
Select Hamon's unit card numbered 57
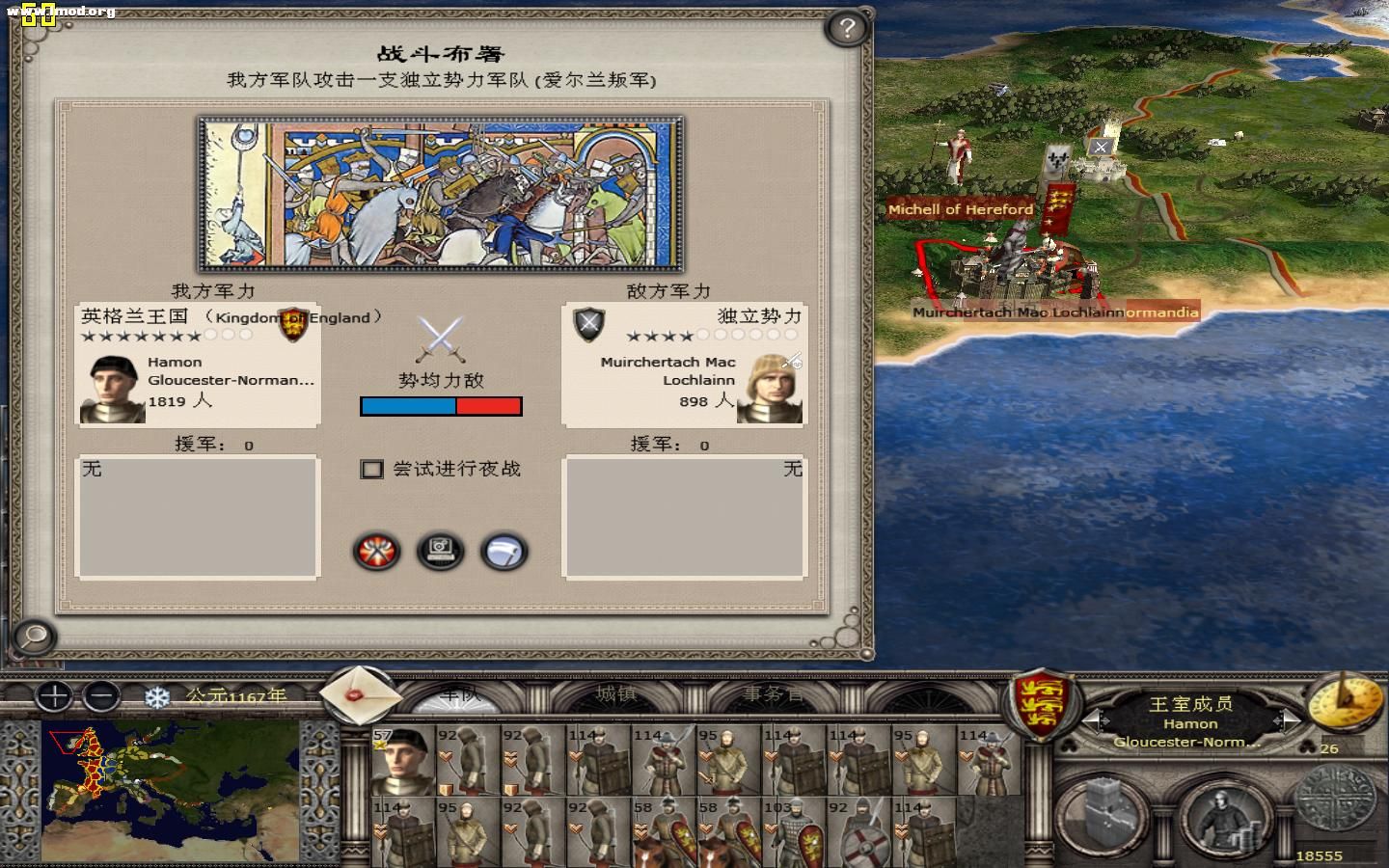pos(401,762)
